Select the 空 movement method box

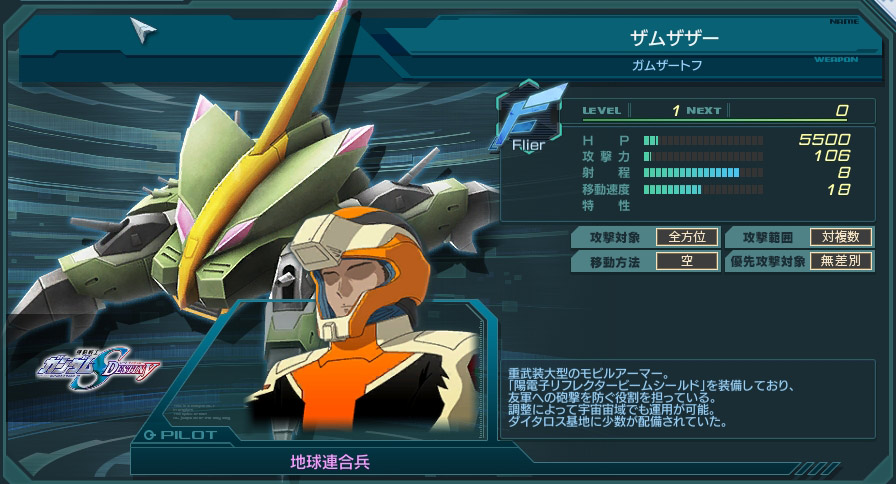click(687, 262)
